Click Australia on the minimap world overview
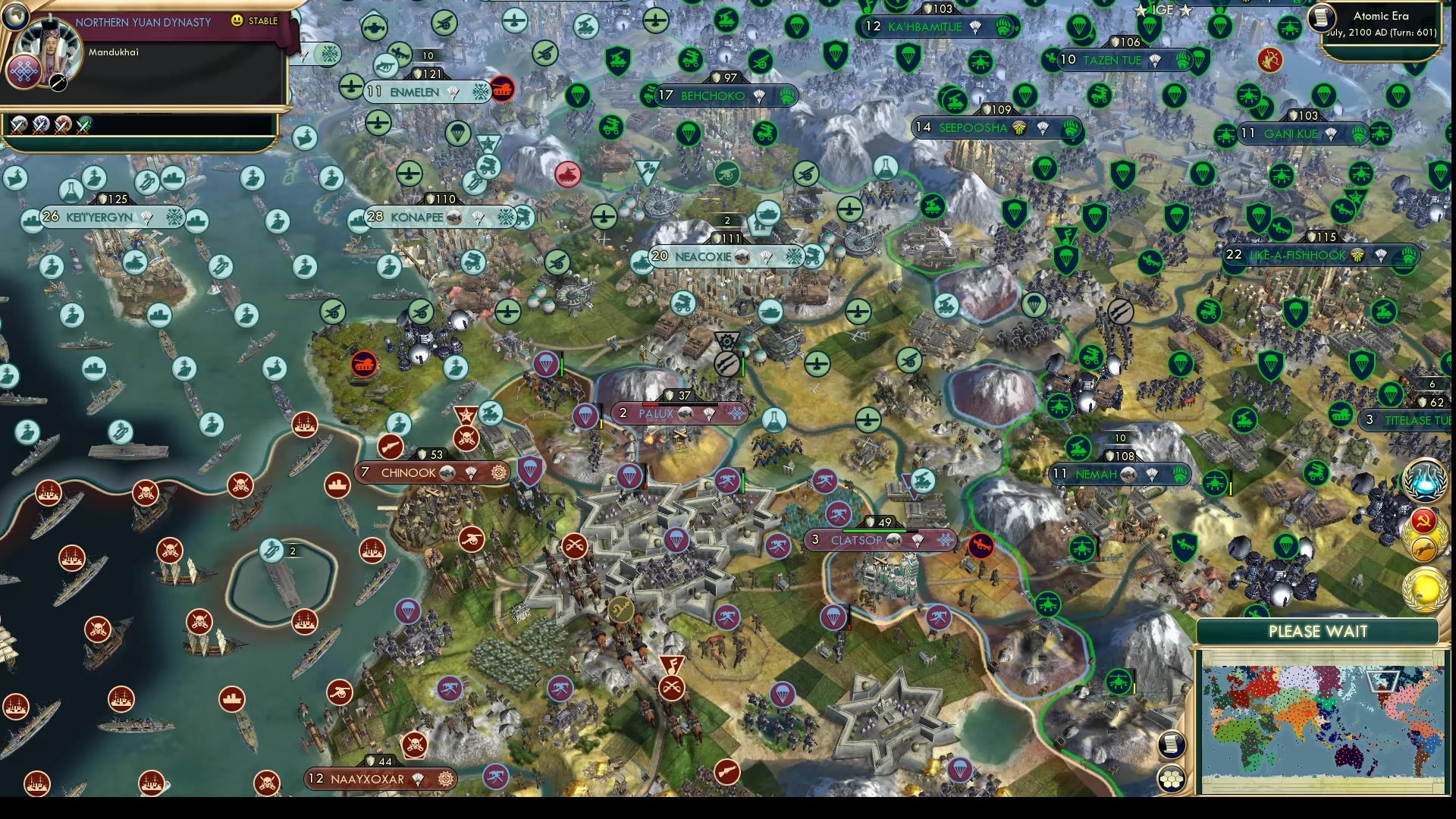Screen dimensions: 1456x819 pos(1350,756)
